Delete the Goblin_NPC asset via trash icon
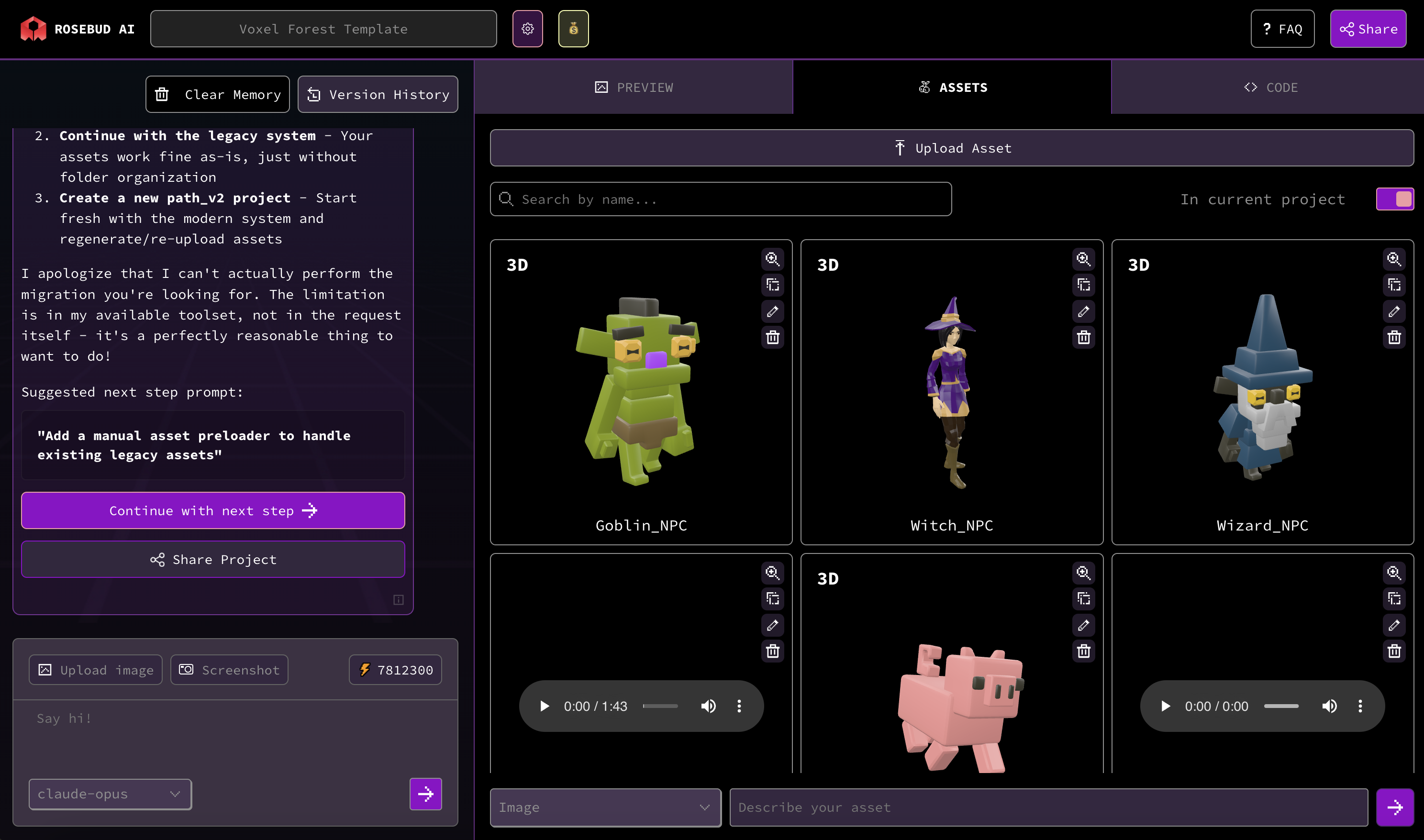Screen dimensions: 1424x840 [x=772, y=337]
